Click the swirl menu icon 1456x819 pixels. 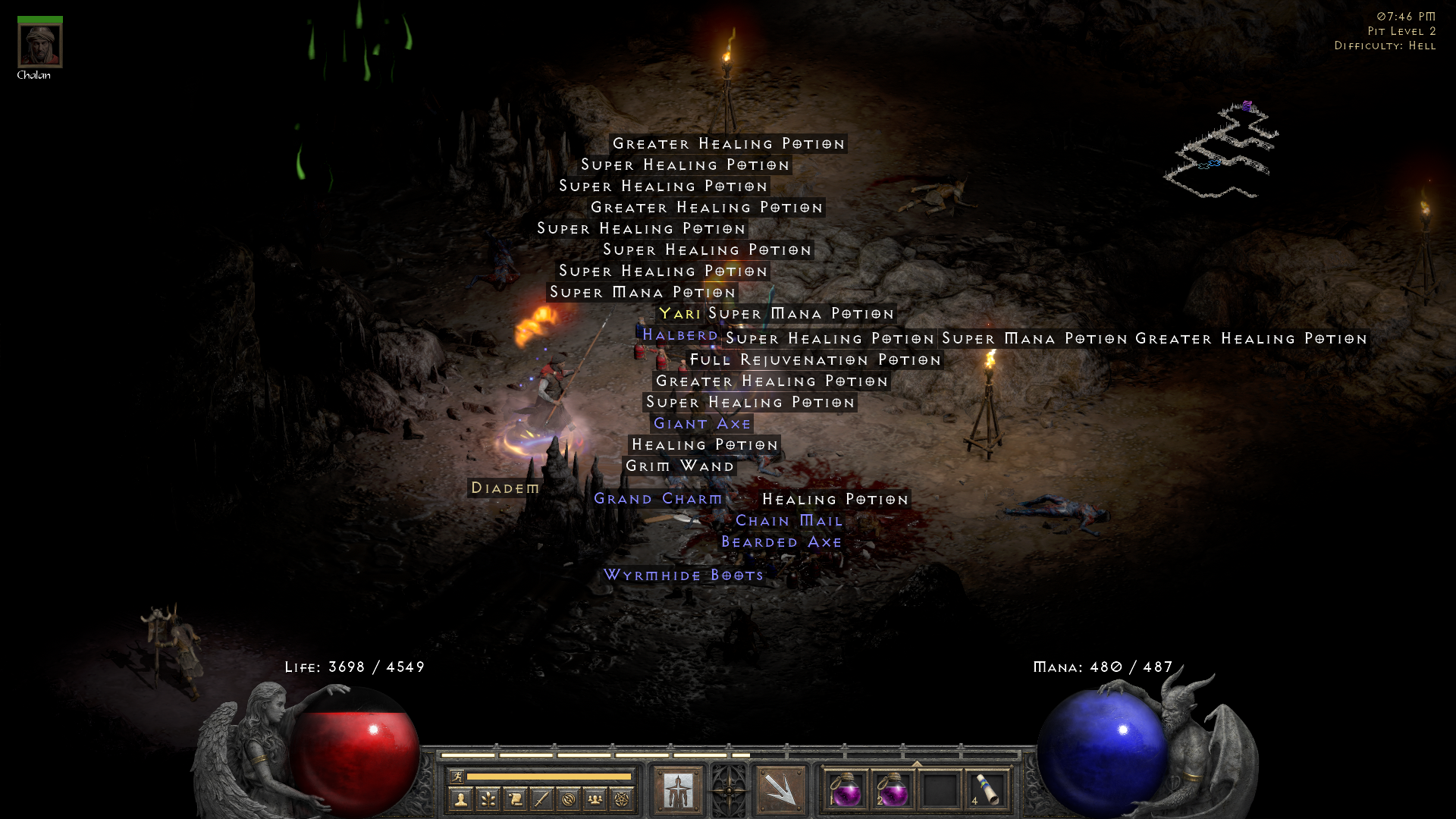pyautogui.click(x=570, y=799)
